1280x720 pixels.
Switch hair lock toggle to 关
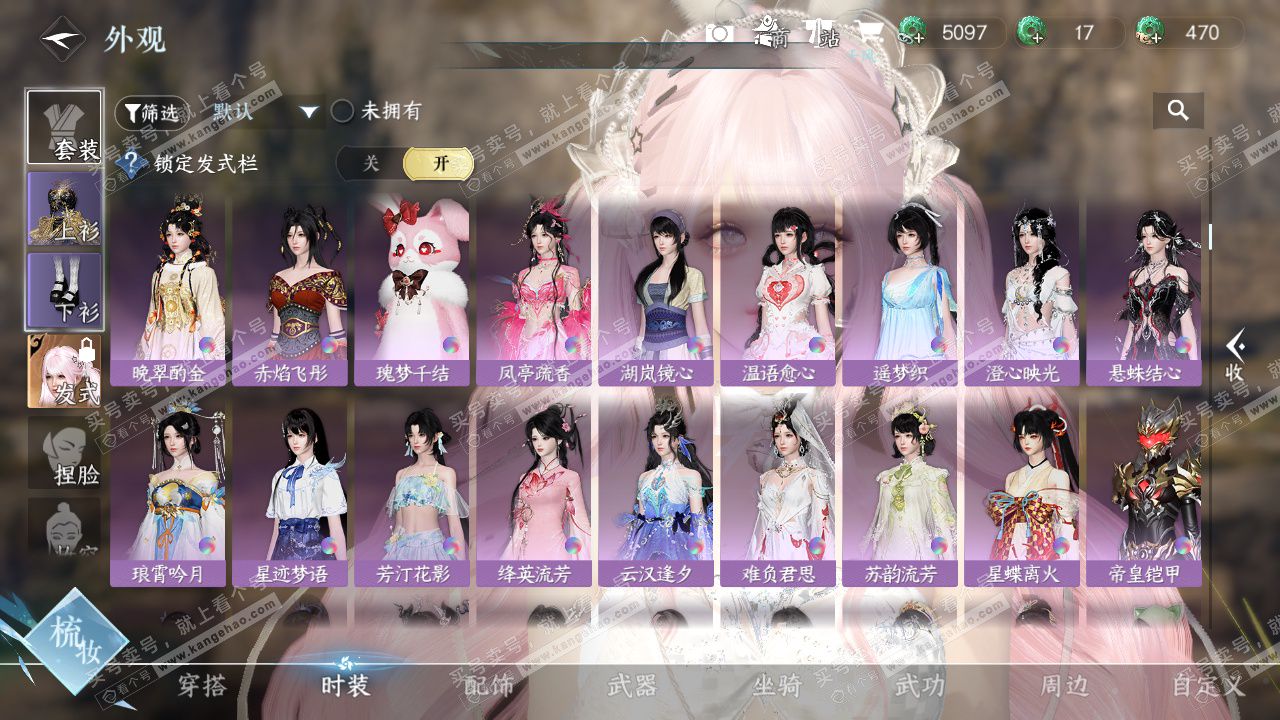point(371,163)
